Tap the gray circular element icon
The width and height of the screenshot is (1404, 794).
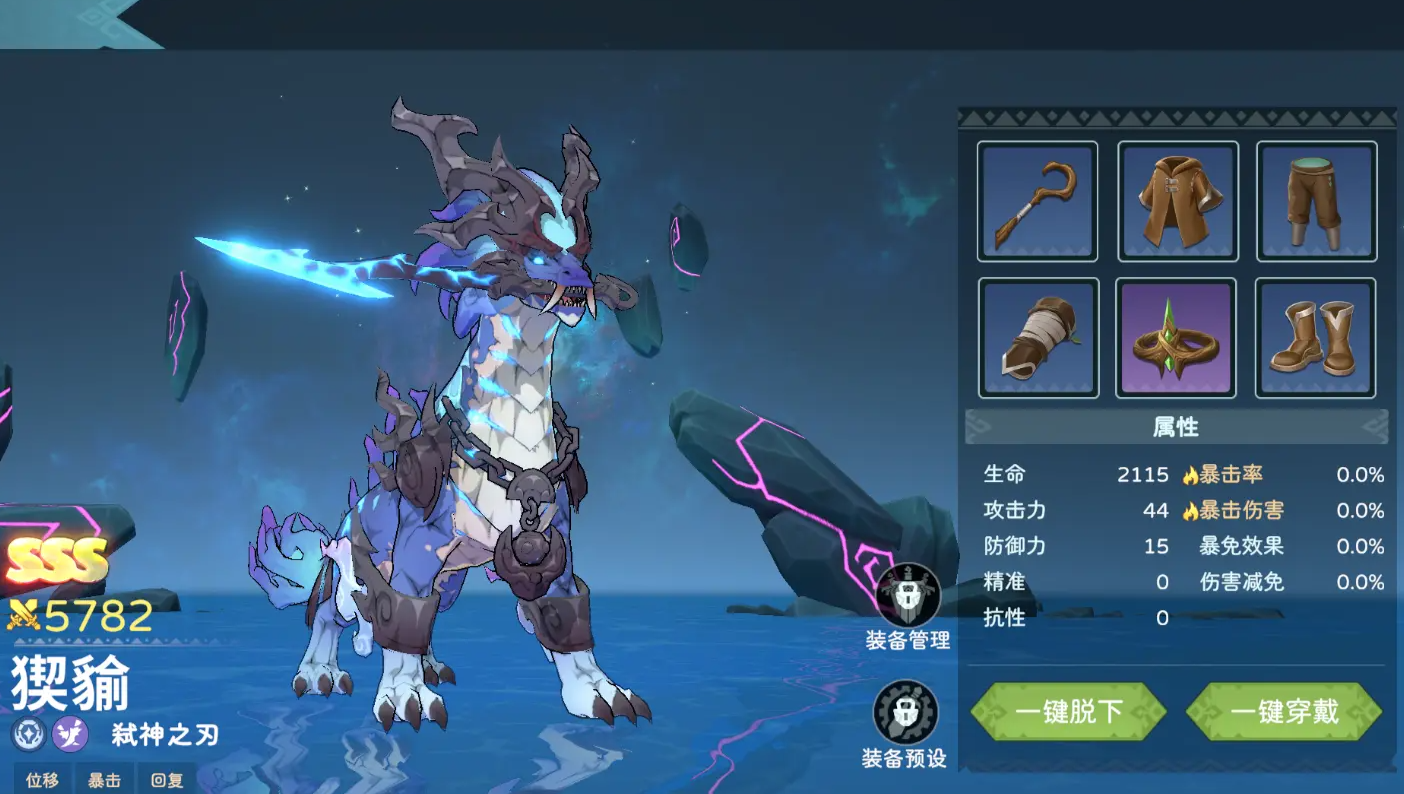(x=28, y=734)
